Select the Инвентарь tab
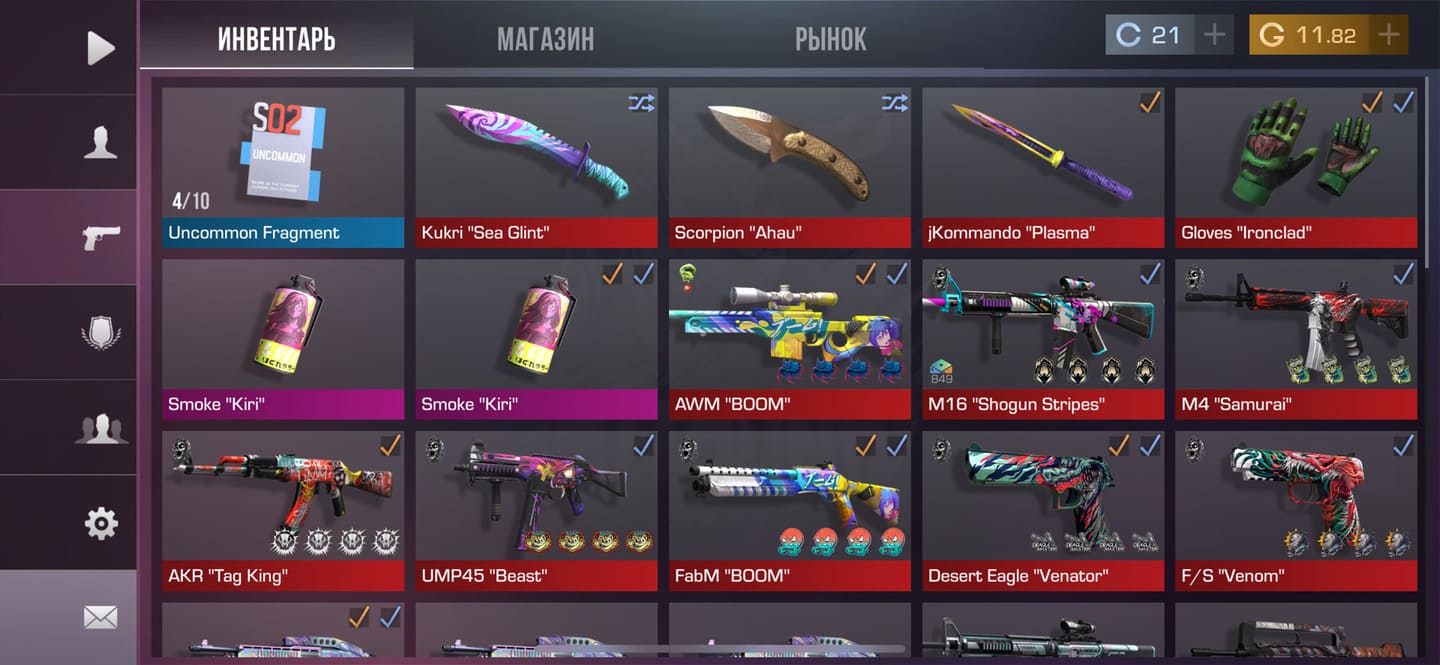Image resolution: width=1440 pixels, height=665 pixels. coord(276,39)
